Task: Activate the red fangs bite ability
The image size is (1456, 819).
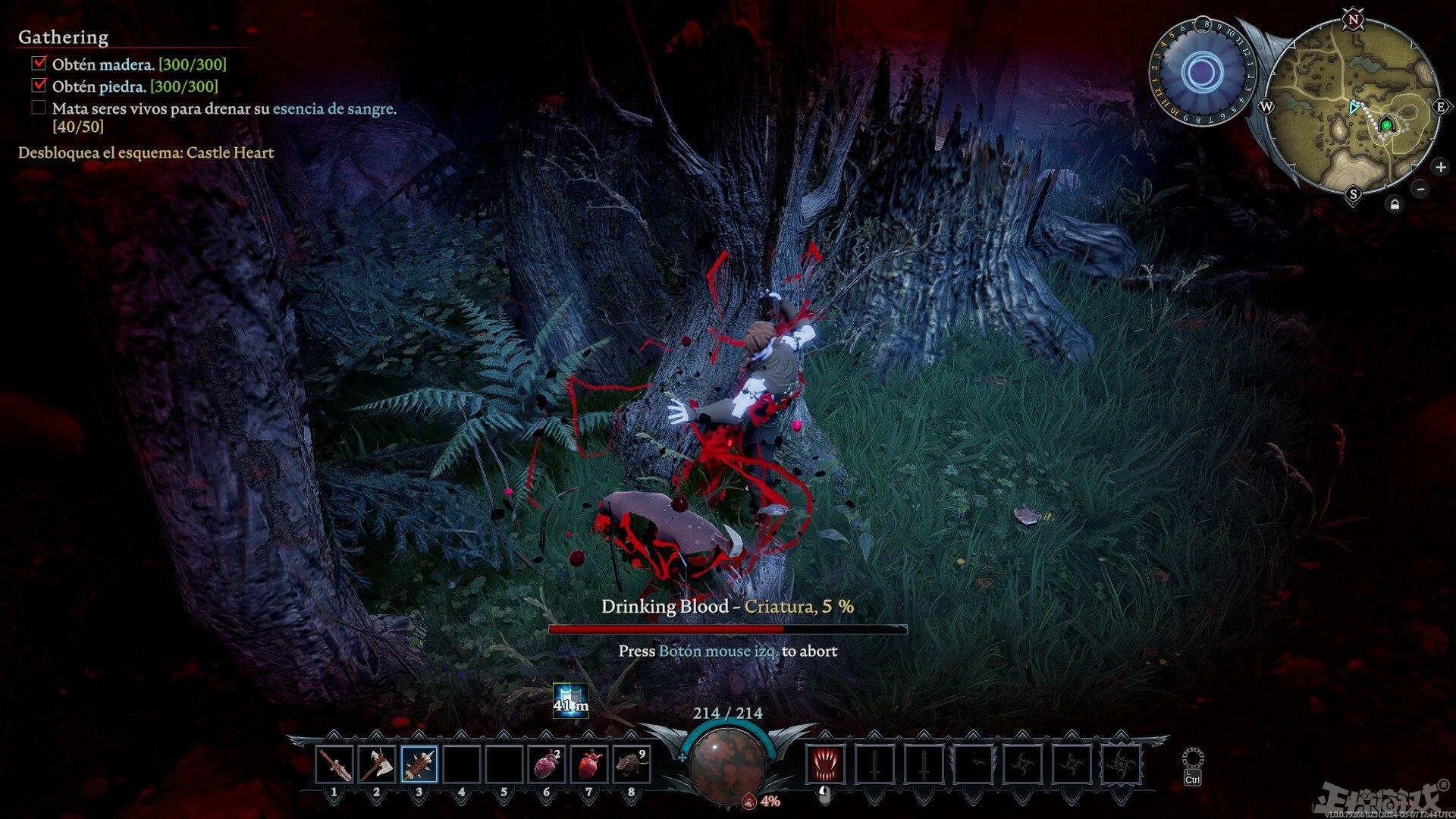Action: coord(826,764)
